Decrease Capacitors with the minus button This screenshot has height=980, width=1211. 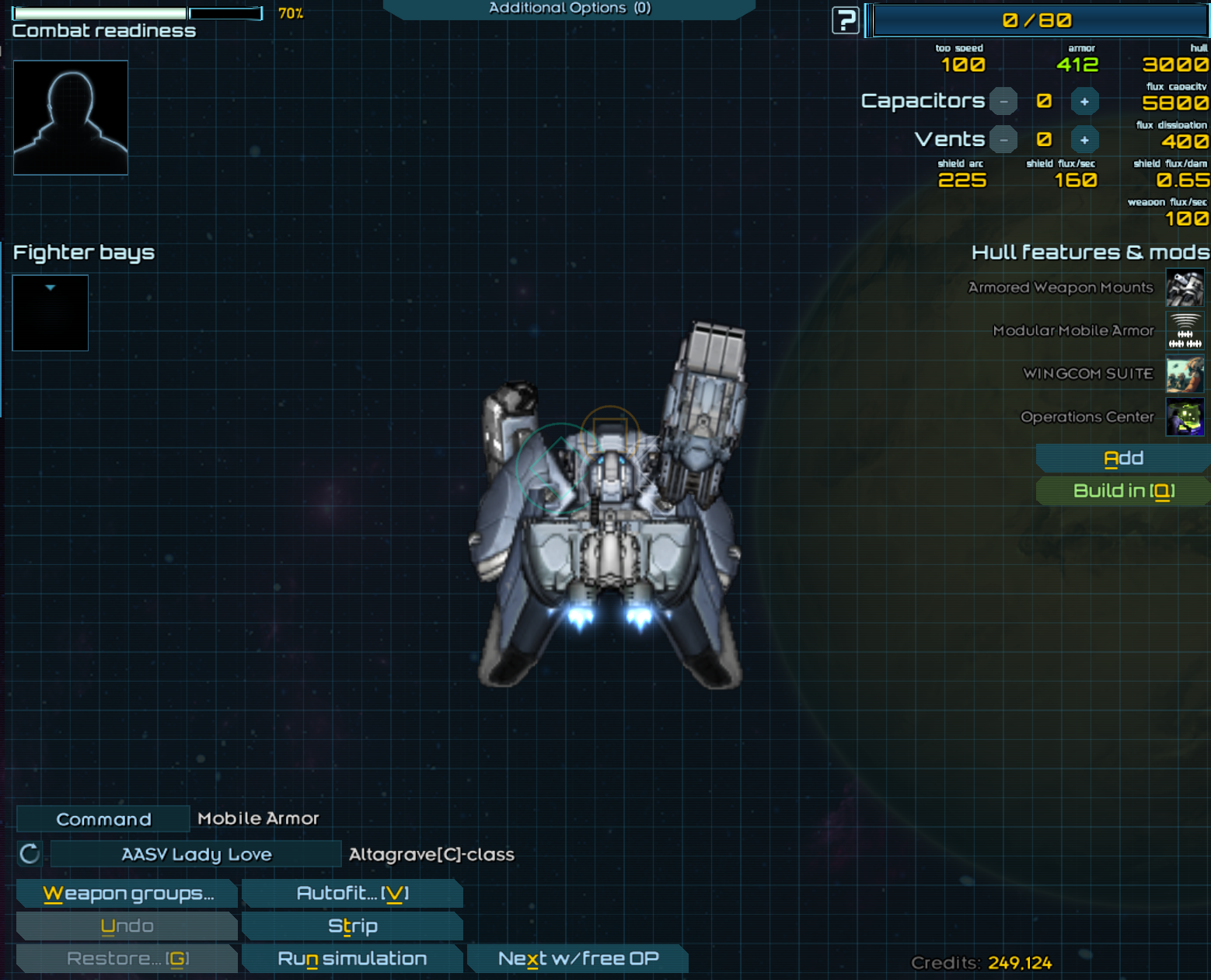pos(1003,102)
